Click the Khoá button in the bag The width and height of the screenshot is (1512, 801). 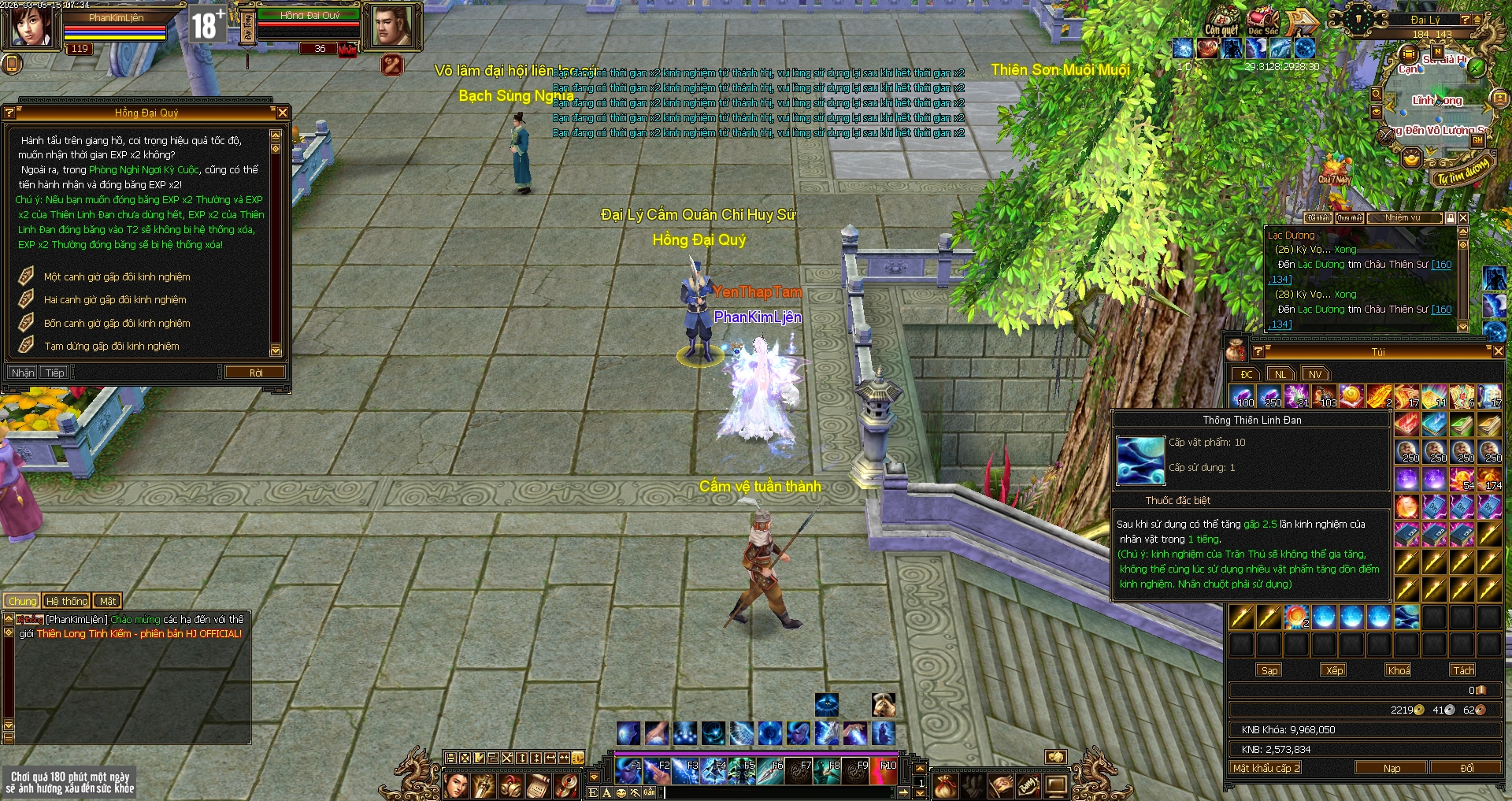point(1399,670)
